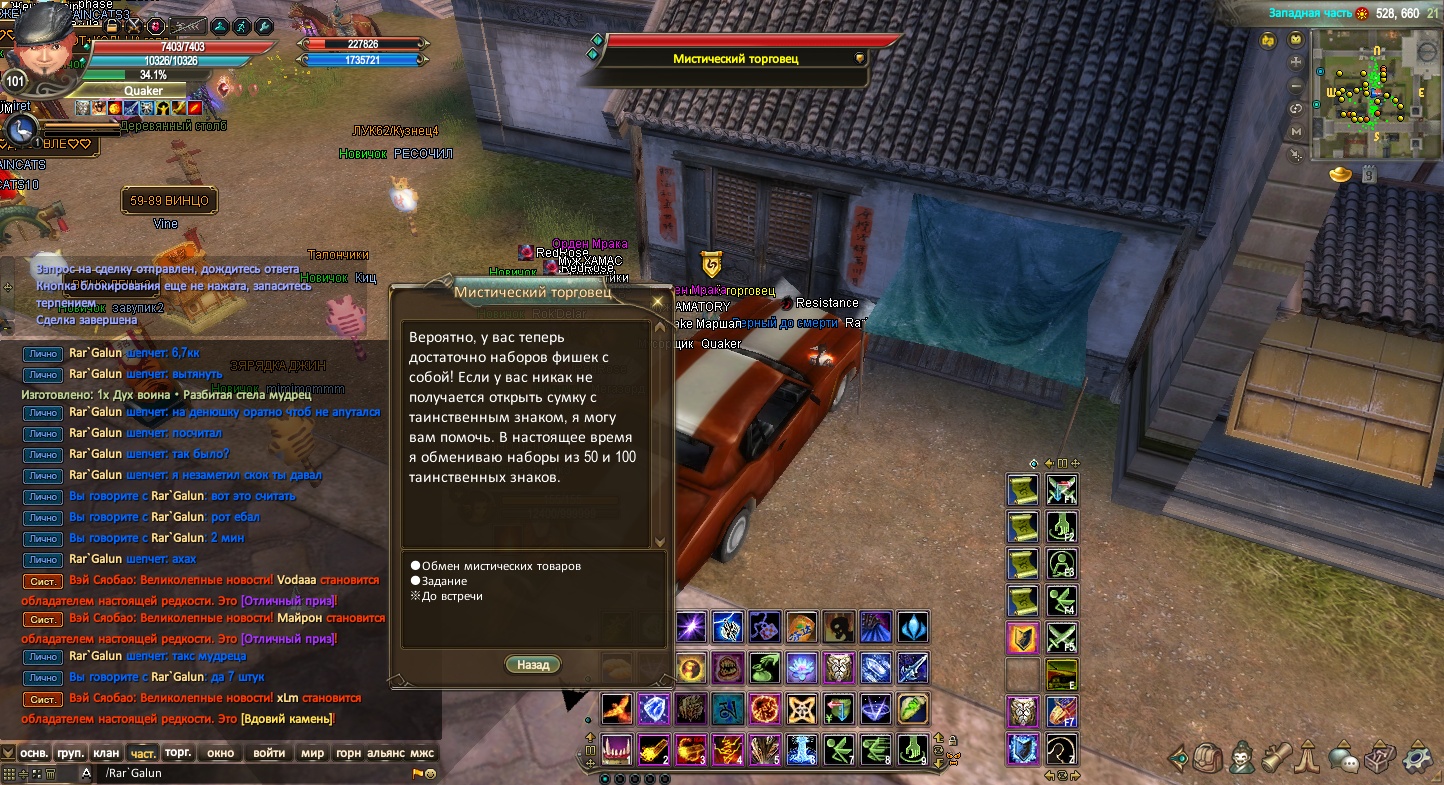Screen dimensions: 1444x785
Task: Select the альянс chat tab
Action: pos(385,752)
